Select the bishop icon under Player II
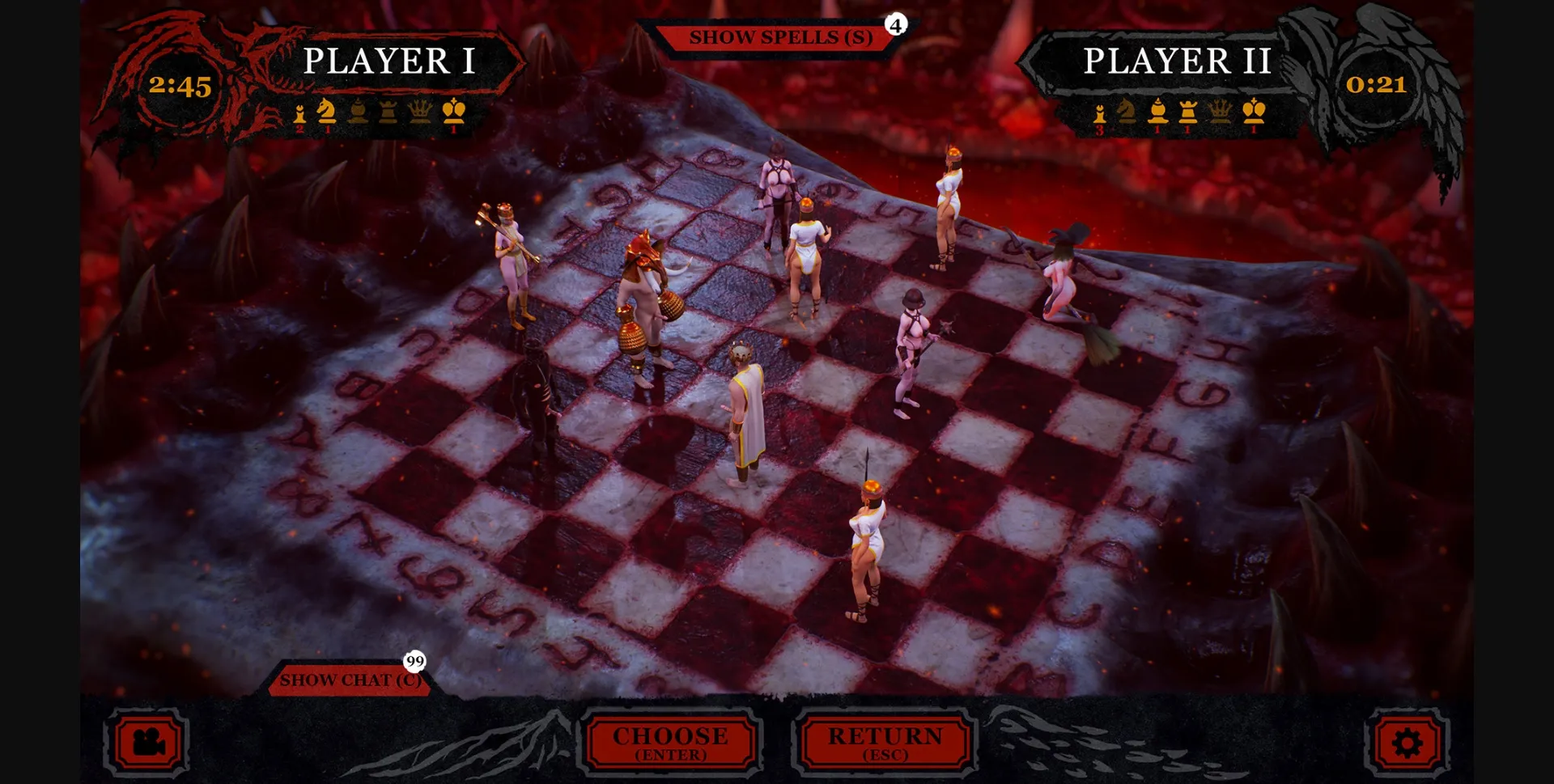1554x784 pixels. [x=1157, y=113]
